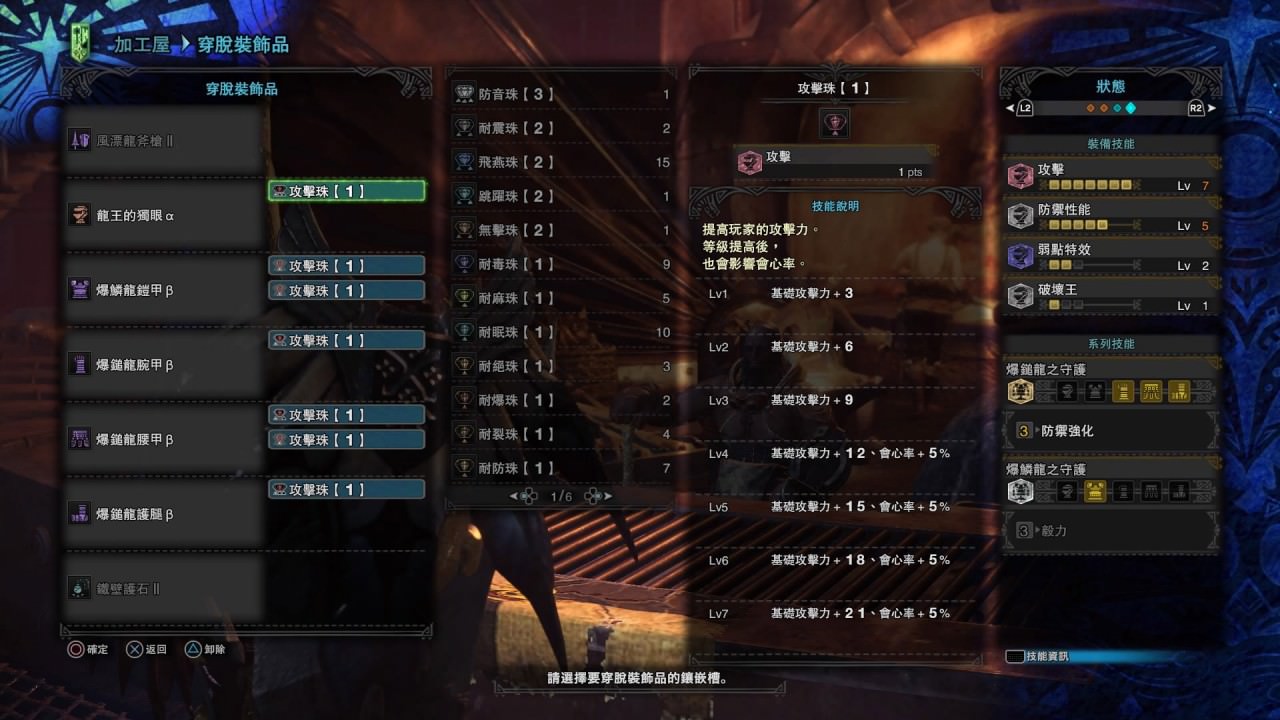Select 跳躍珠【2】 decoration entry
The image size is (1280, 720).
[x=562, y=196]
